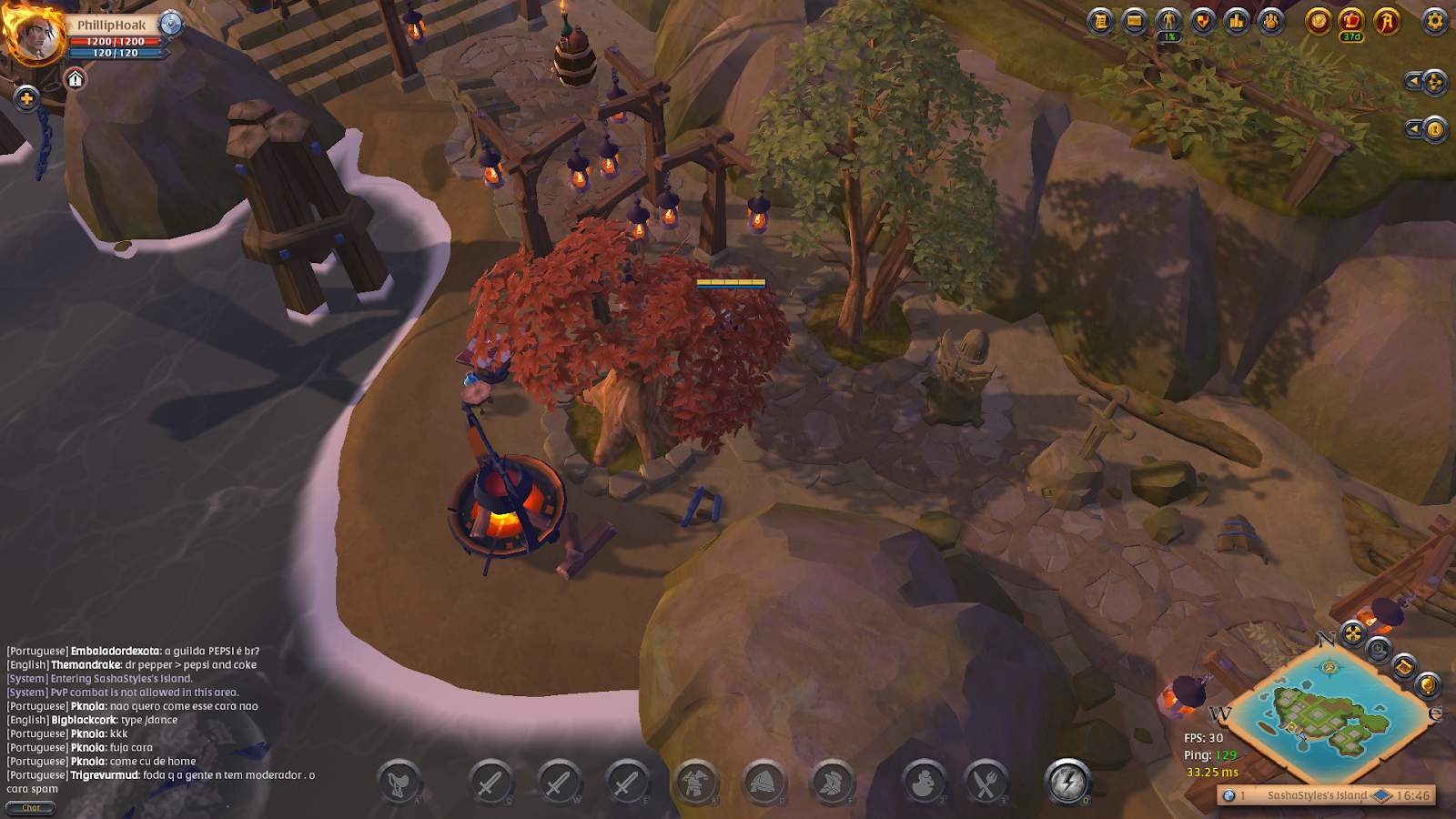Open the scroll-shaped quest log icon
This screenshot has width=1456, height=819.
tap(1101, 21)
